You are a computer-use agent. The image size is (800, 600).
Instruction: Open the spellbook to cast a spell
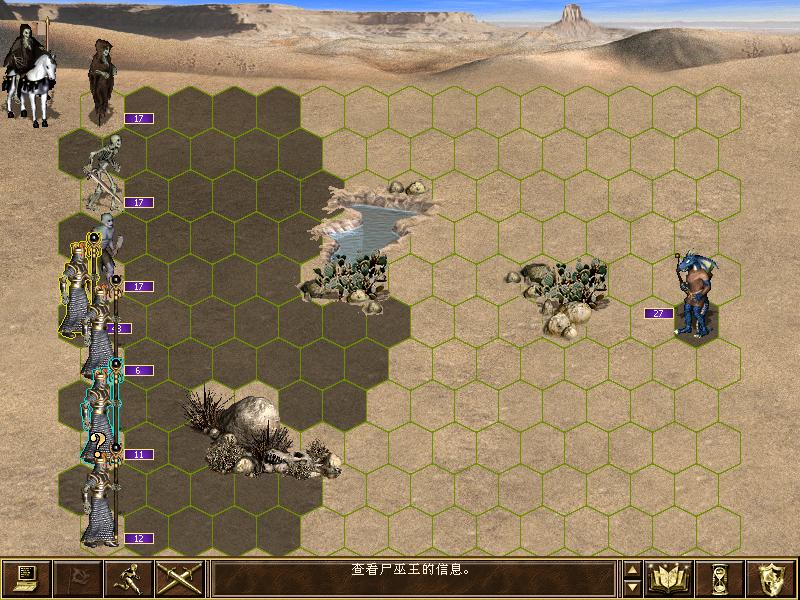(670, 579)
